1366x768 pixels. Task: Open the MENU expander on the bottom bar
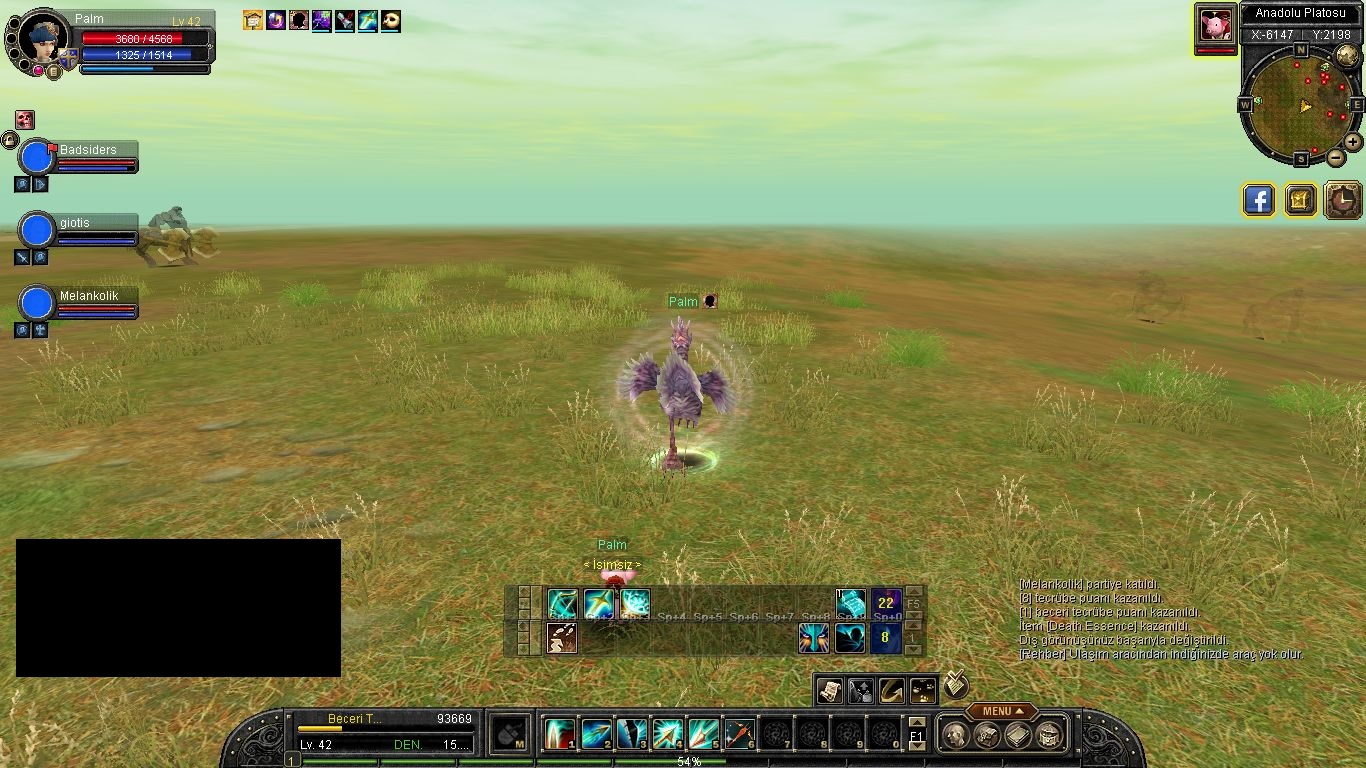[1001, 711]
